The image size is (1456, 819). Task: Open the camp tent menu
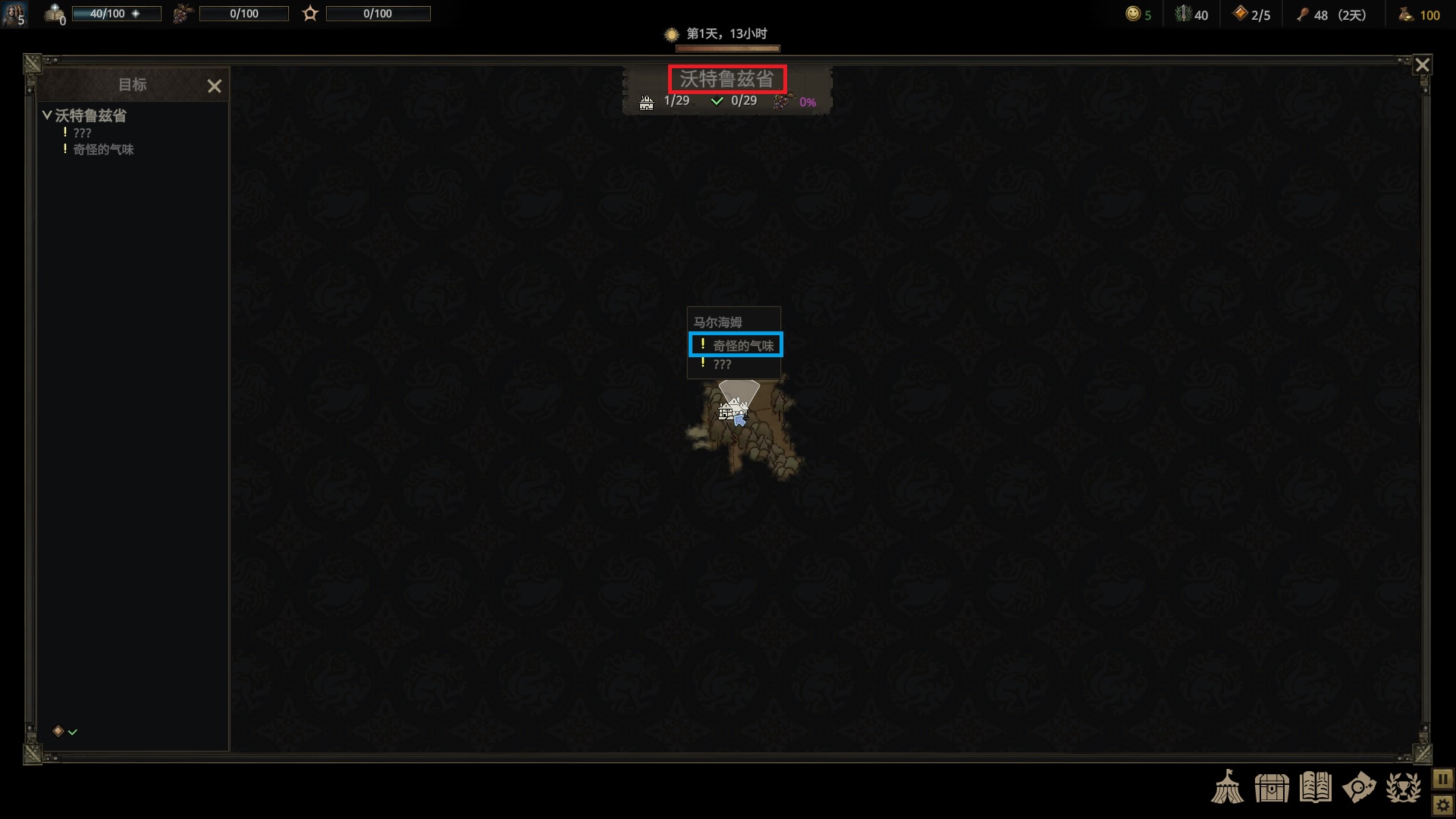[1227, 787]
